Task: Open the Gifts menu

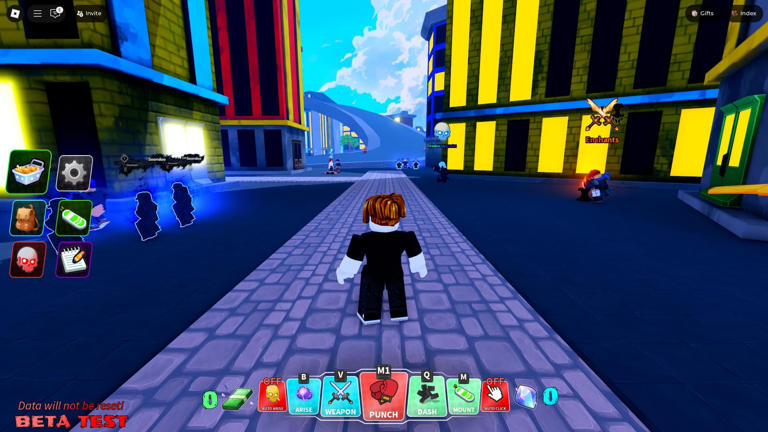Action: click(x=702, y=13)
